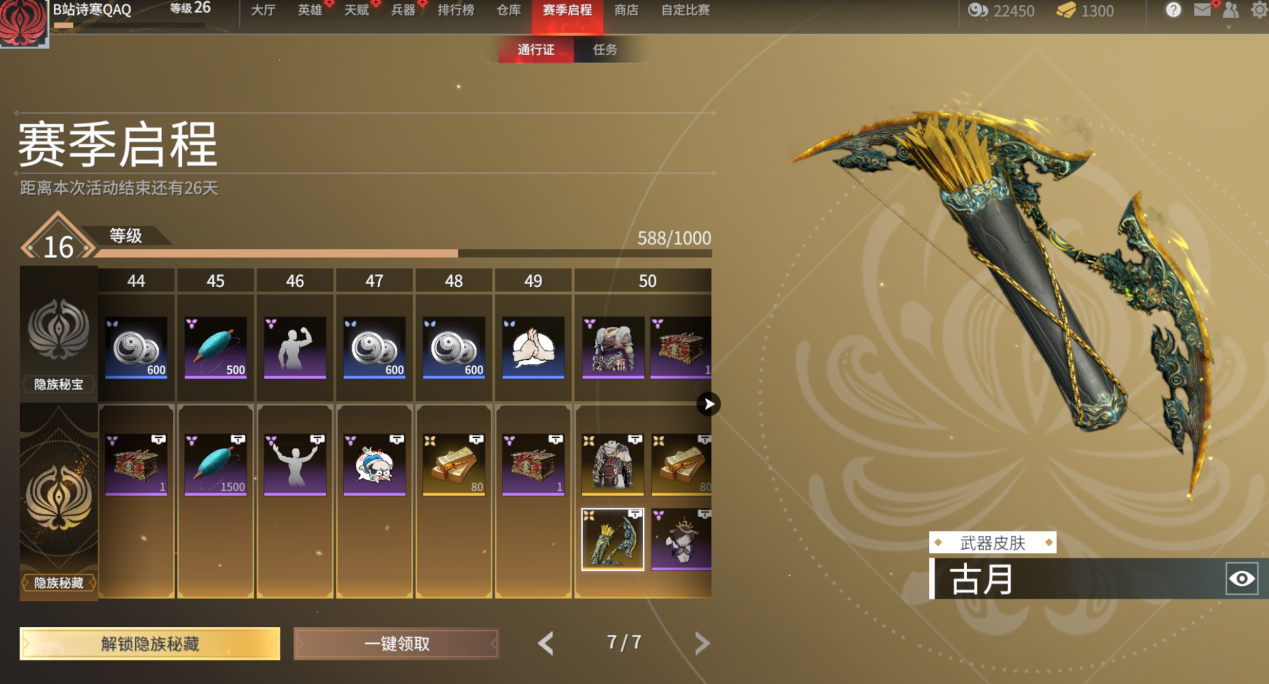Switch to the 任务 tab

click(x=605, y=50)
